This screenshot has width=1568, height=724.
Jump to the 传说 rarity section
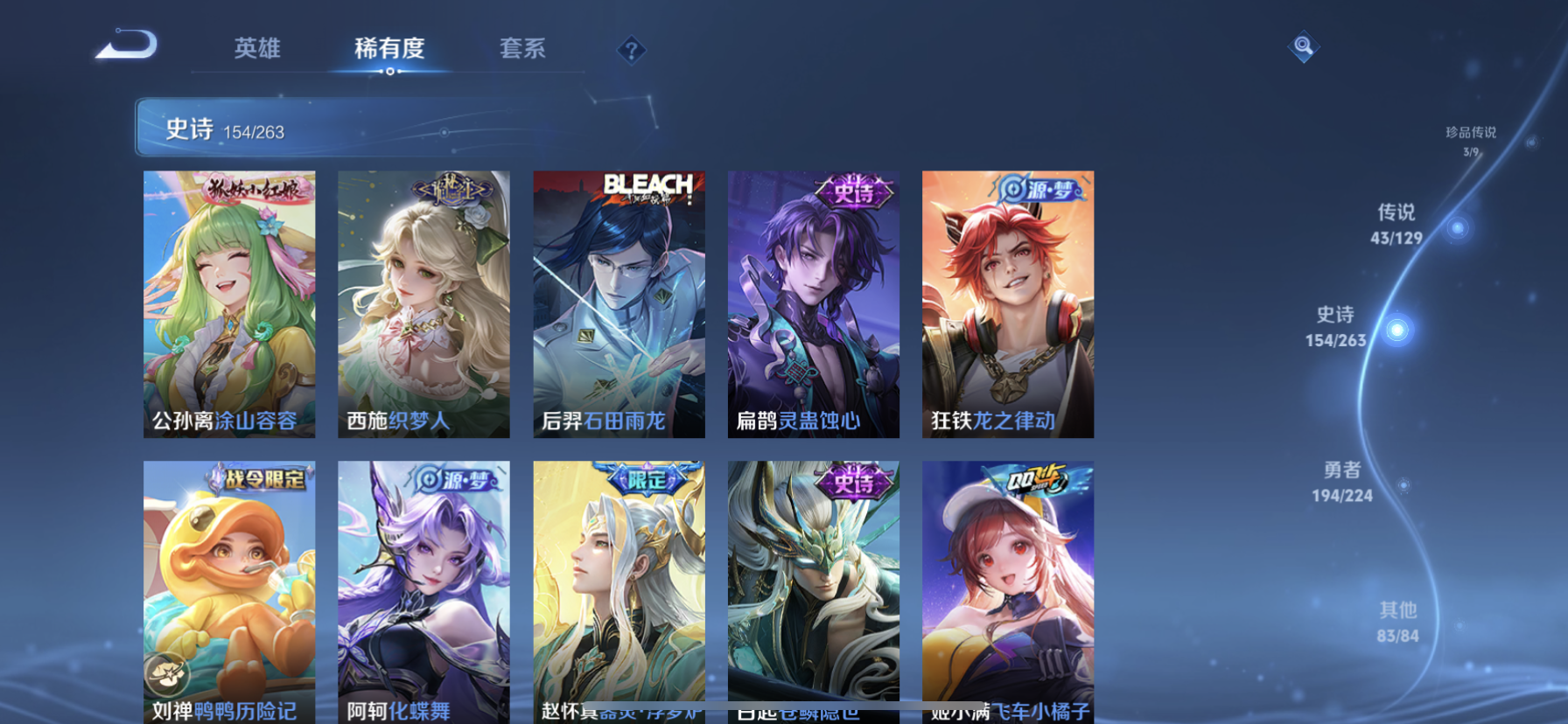coord(1396,224)
